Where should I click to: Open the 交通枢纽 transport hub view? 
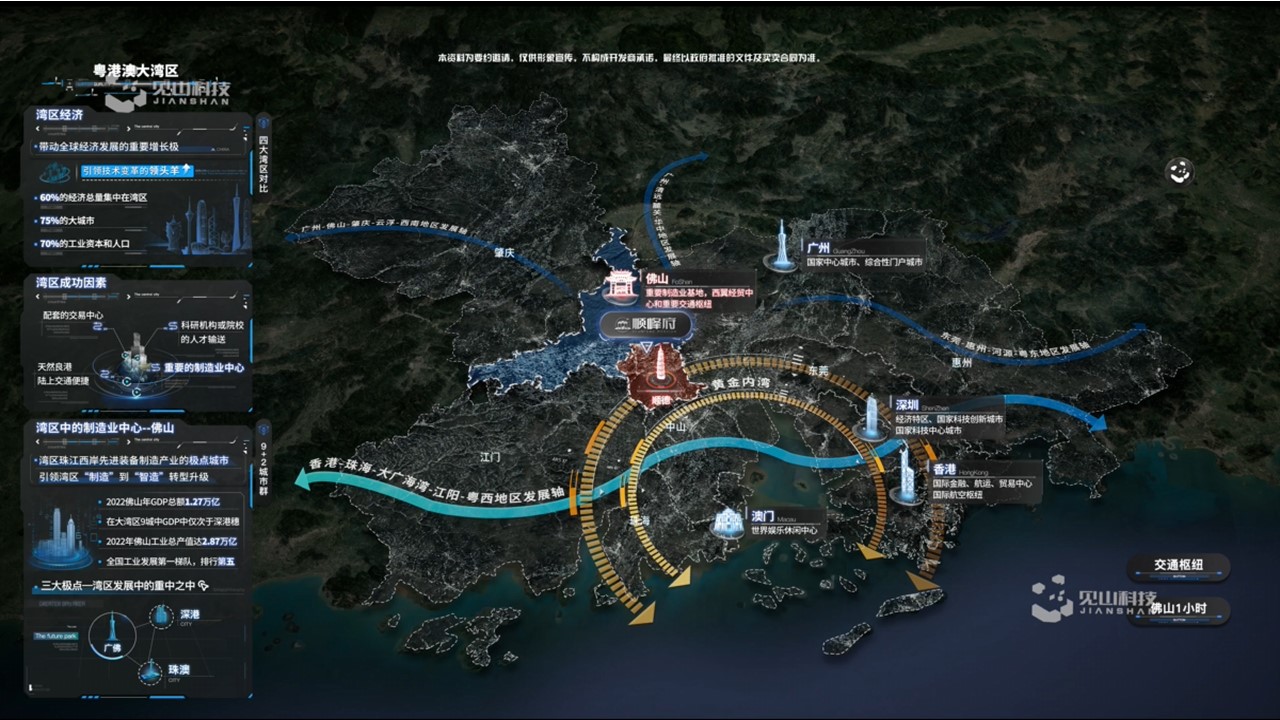pyautogui.click(x=1177, y=566)
